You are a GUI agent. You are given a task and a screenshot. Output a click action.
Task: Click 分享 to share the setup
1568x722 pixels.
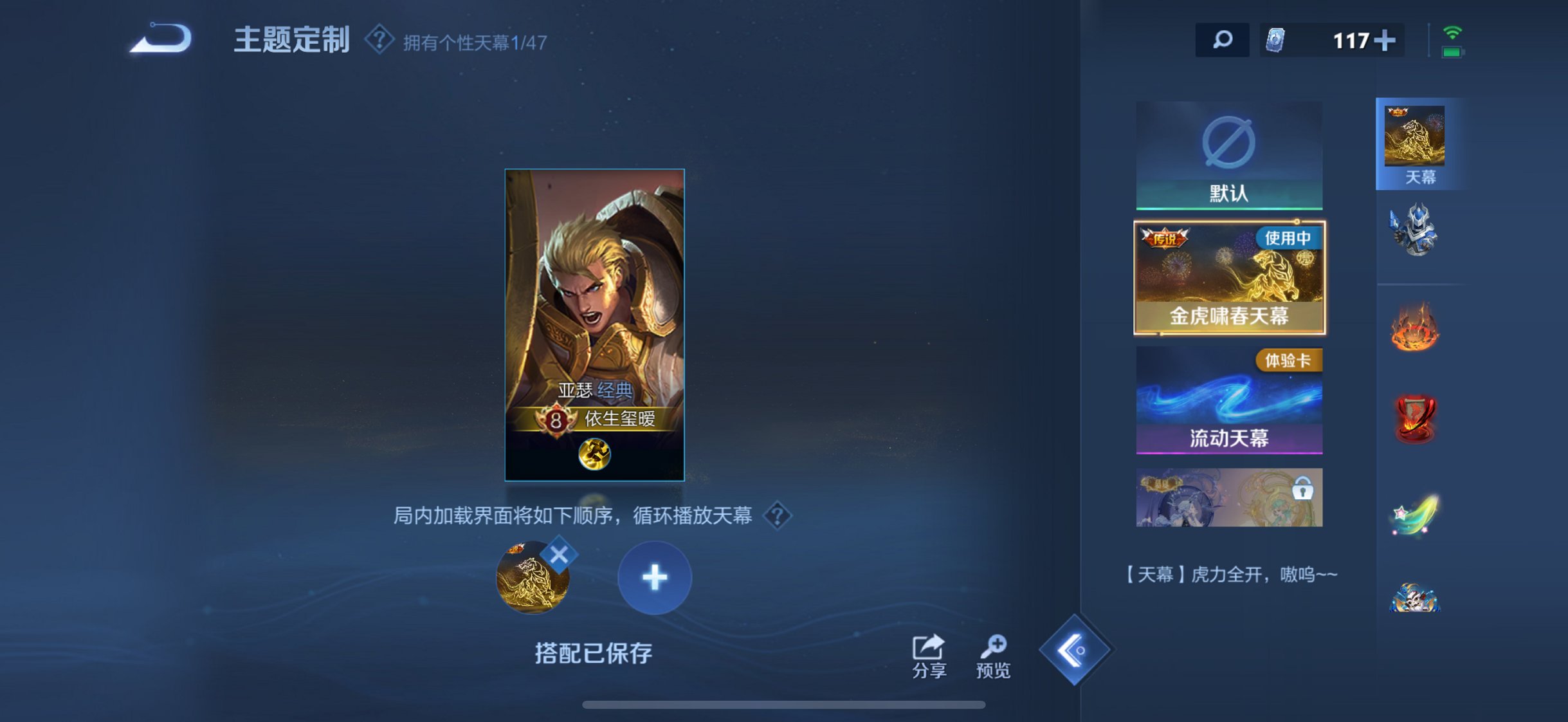929,653
